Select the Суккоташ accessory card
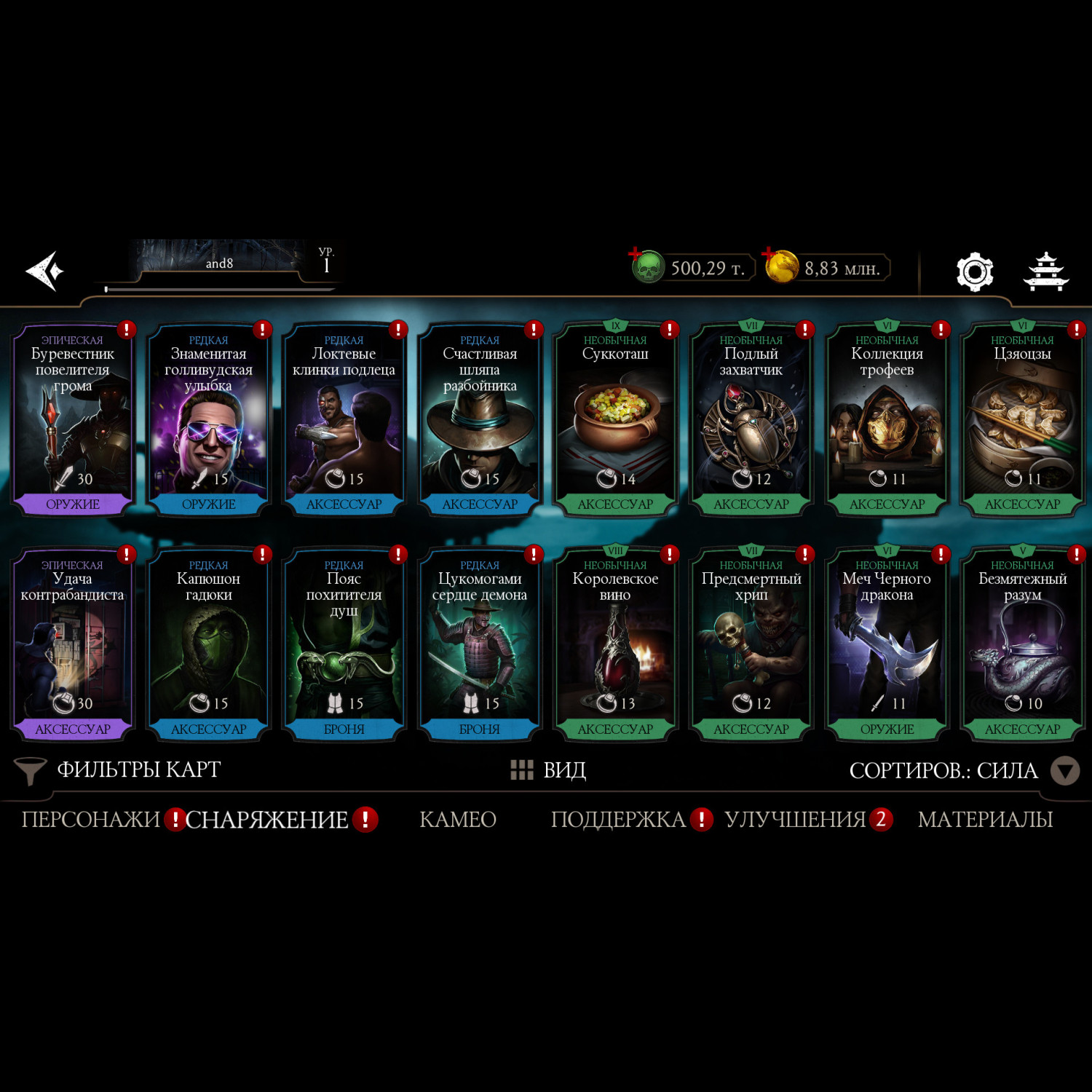This screenshot has height=1092, width=1092. click(x=615, y=420)
